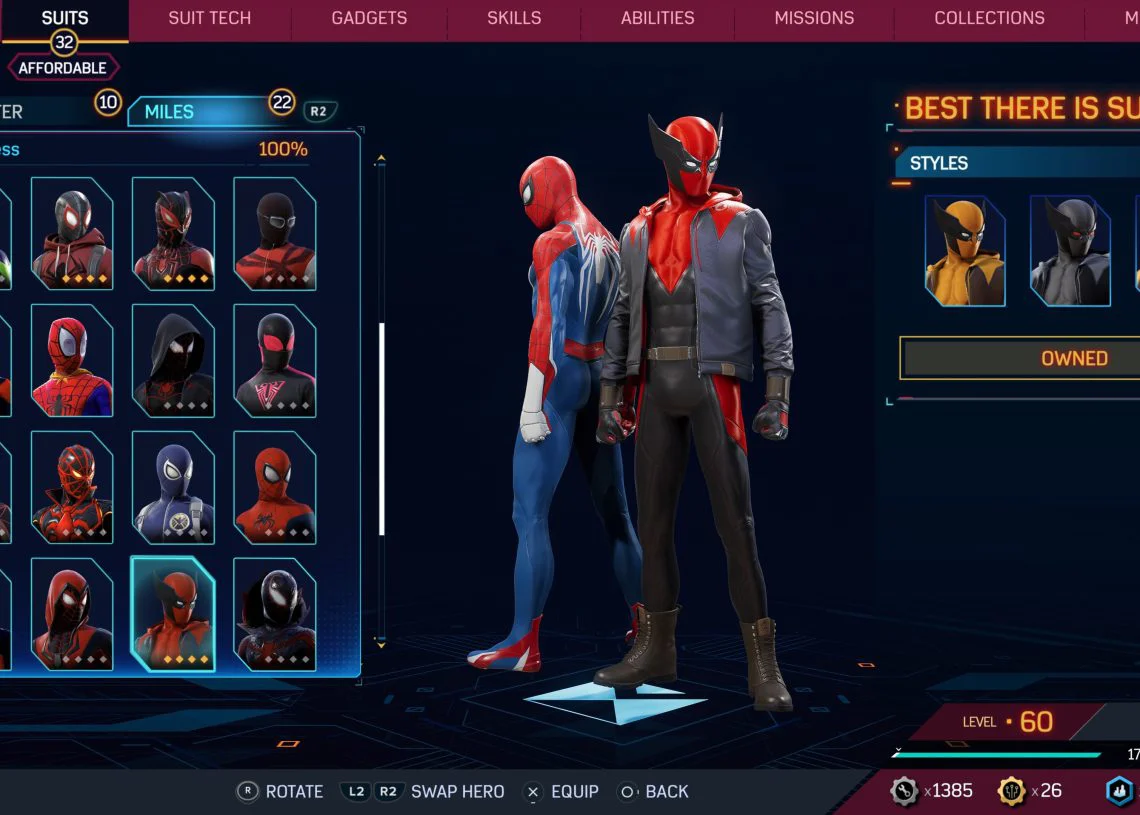Click the suit list scrollbar handle
This screenshot has width=1140, height=815.
(x=382, y=430)
